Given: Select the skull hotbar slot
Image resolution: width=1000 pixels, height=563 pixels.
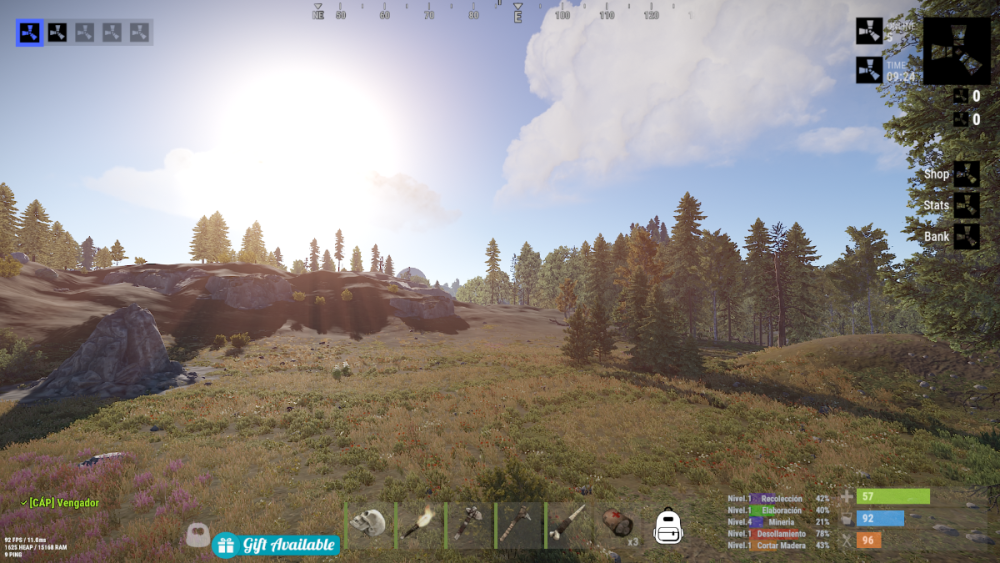Looking at the screenshot, I should click(x=369, y=524).
